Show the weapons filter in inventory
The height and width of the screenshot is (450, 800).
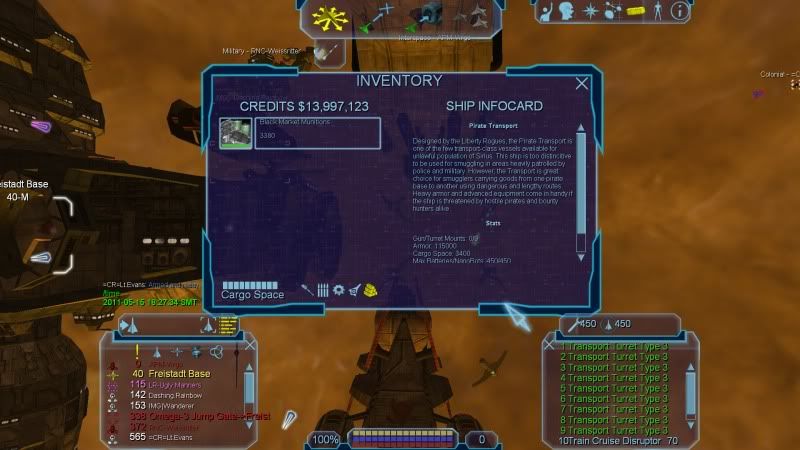point(307,290)
